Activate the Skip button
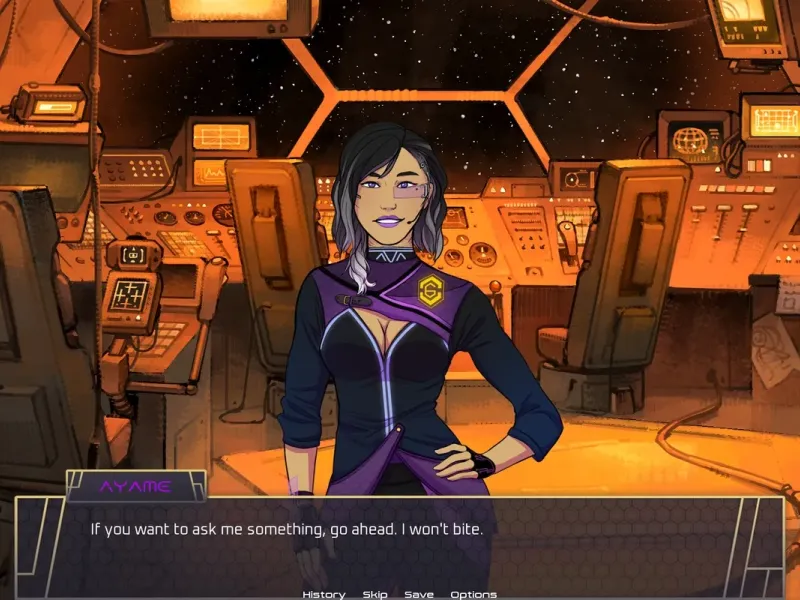 [375, 594]
